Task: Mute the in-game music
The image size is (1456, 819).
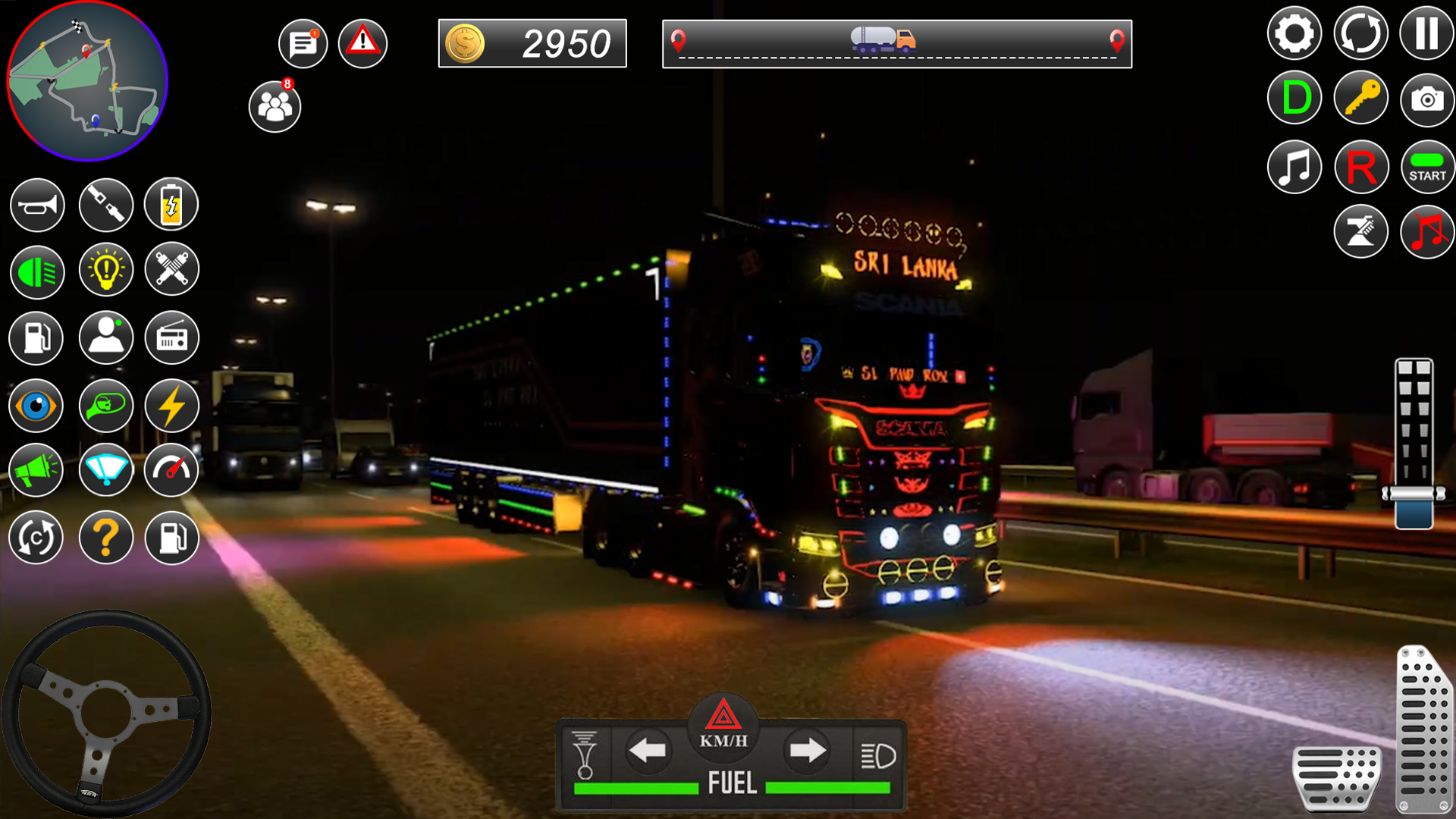Action: tap(1427, 230)
